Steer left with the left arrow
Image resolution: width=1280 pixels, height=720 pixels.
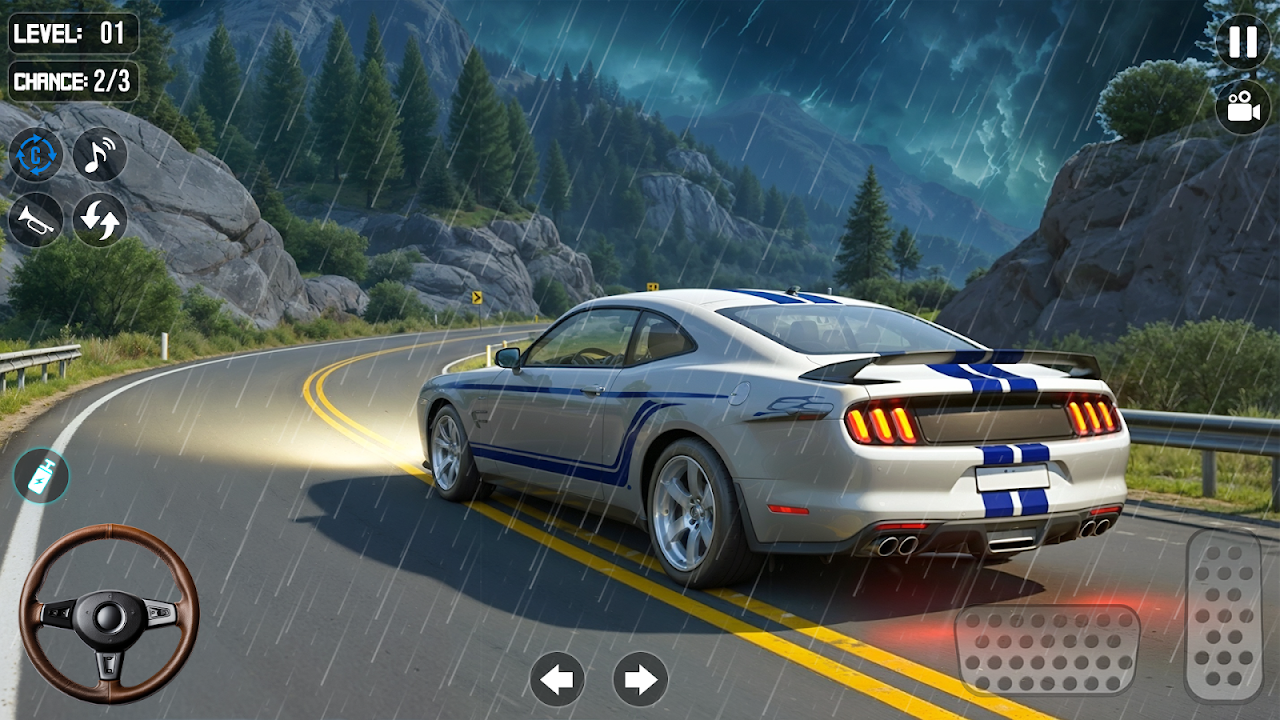point(557,680)
